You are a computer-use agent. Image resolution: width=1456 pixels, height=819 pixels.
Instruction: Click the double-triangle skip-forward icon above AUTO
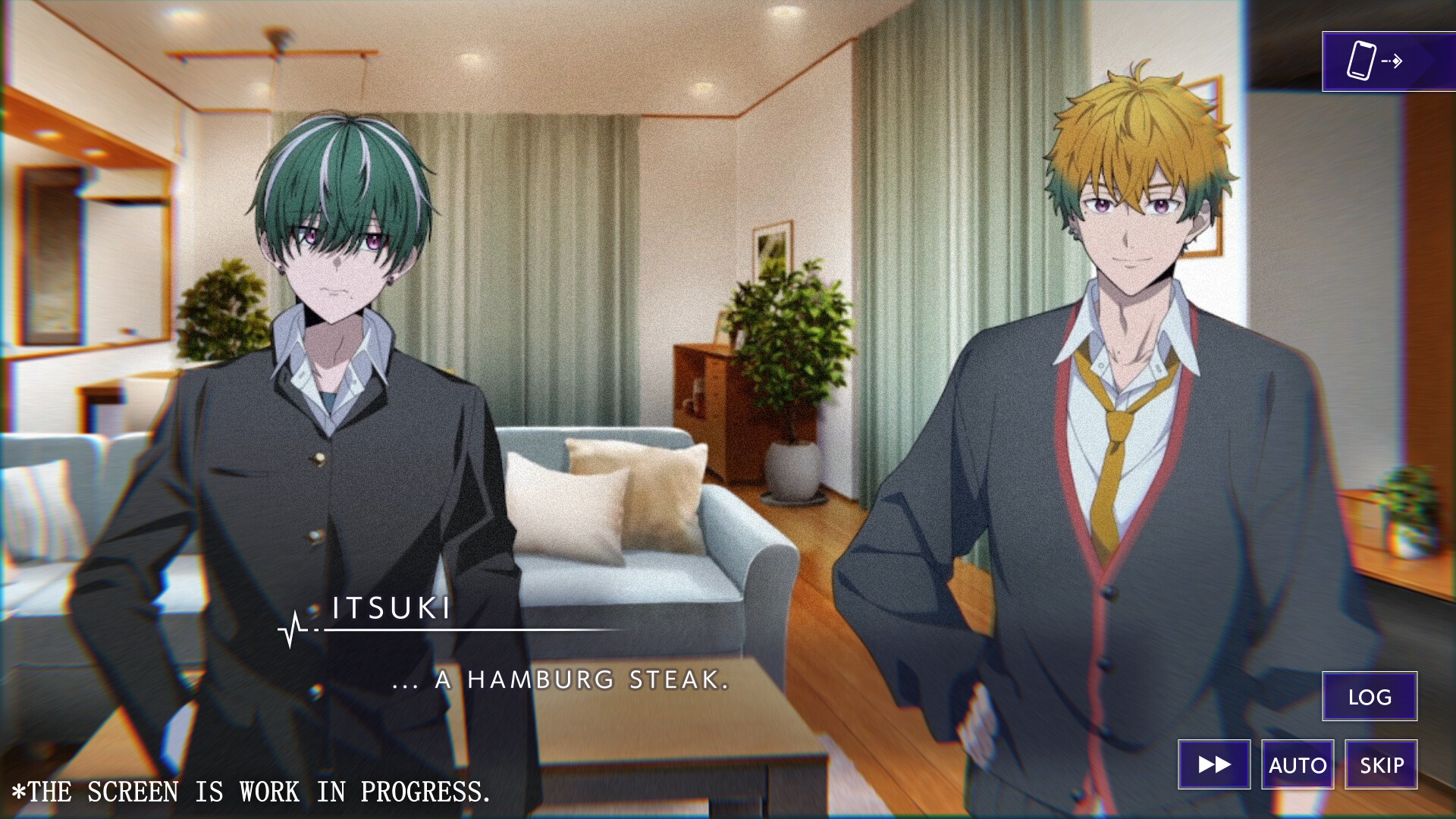(1214, 765)
